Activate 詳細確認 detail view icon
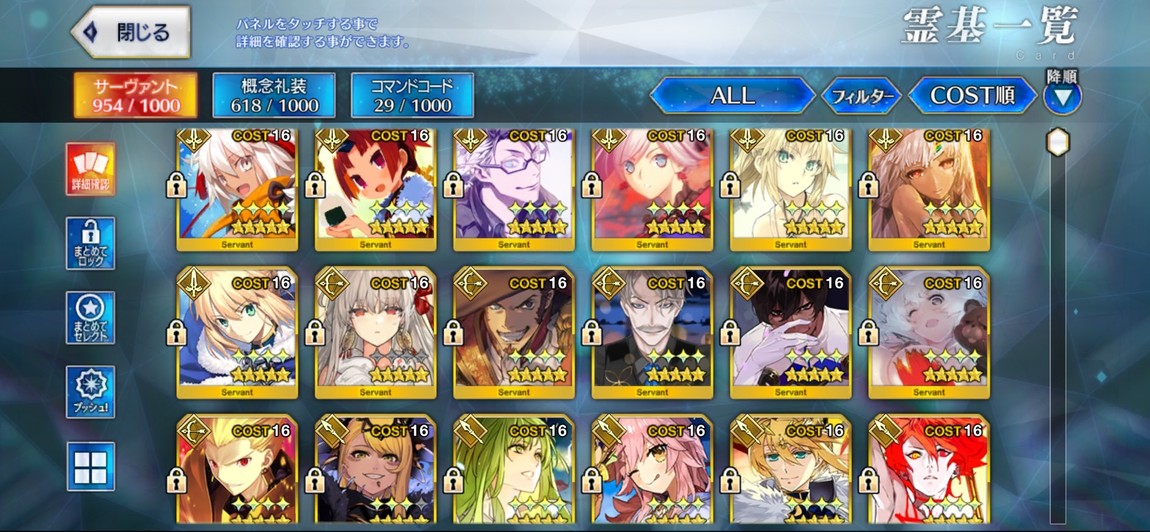The height and width of the screenshot is (532, 1150). (91, 169)
